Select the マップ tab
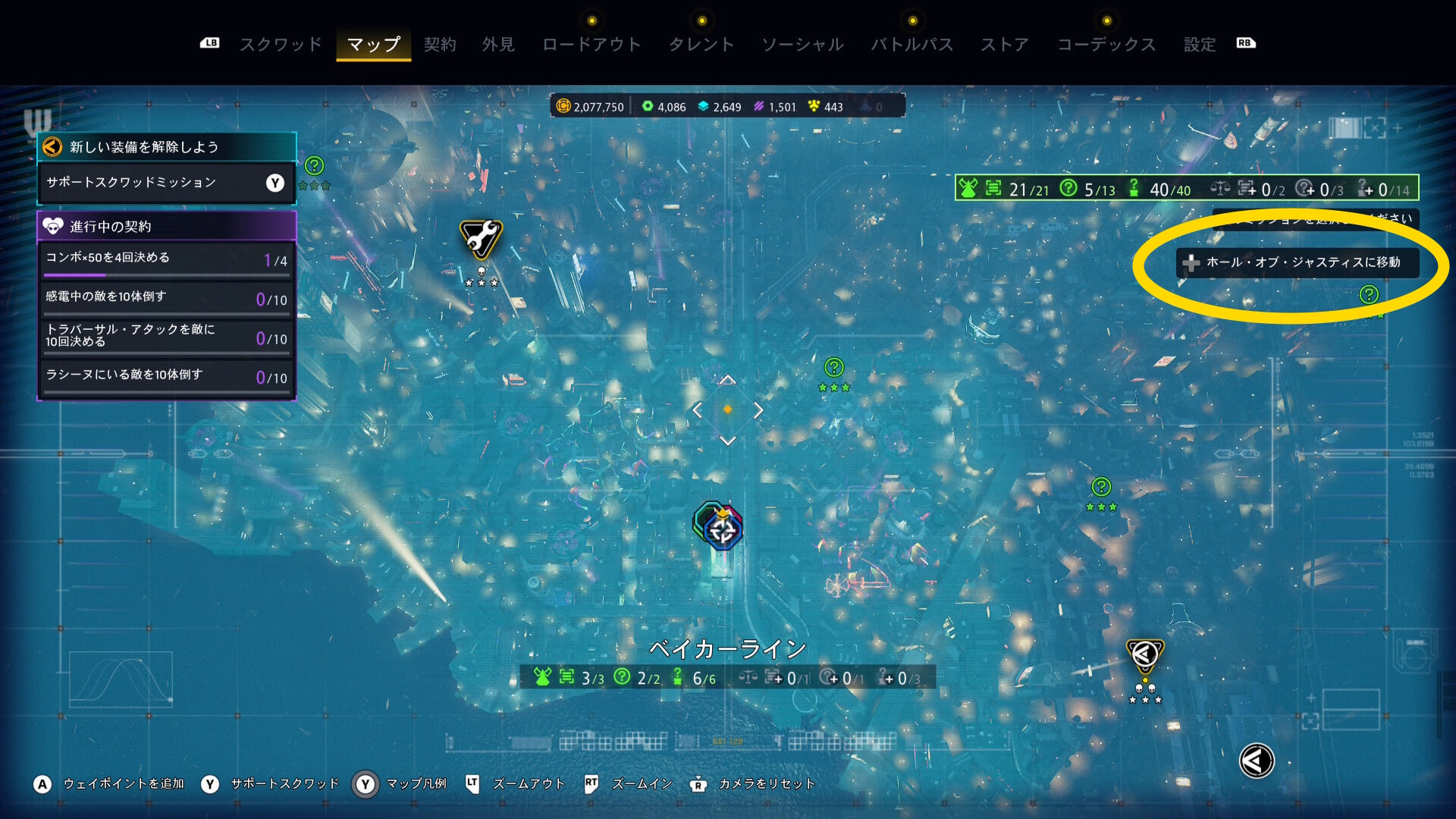1456x819 pixels. tap(373, 45)
